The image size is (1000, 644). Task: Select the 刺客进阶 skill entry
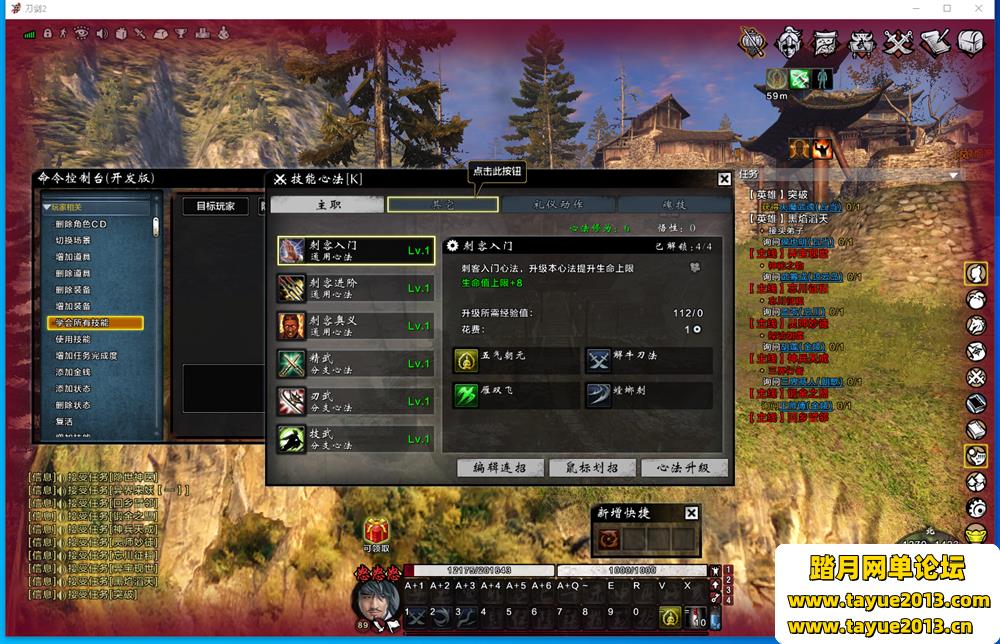pos(355,288)
